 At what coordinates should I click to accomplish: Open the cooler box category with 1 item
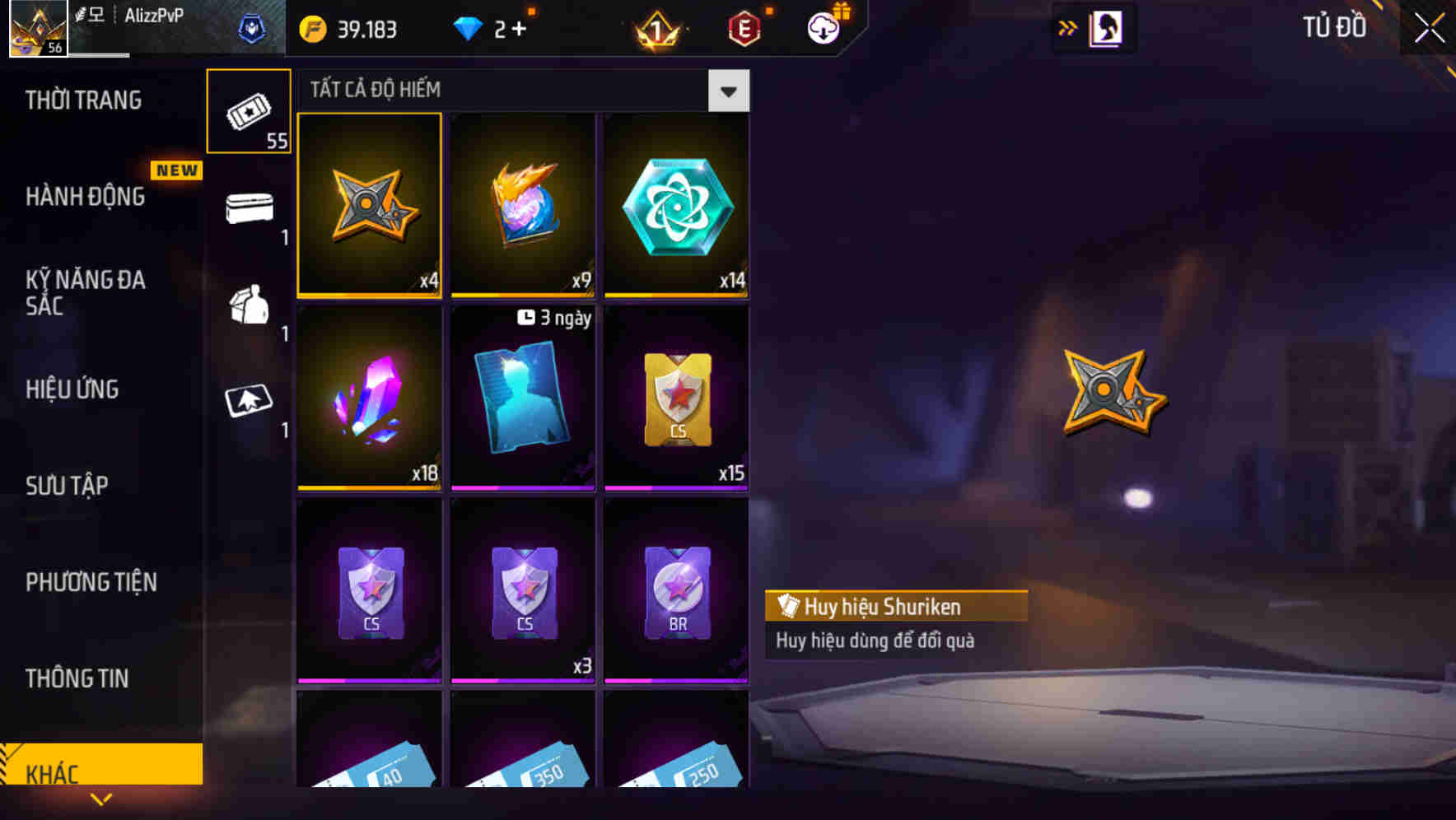[249, 208]
